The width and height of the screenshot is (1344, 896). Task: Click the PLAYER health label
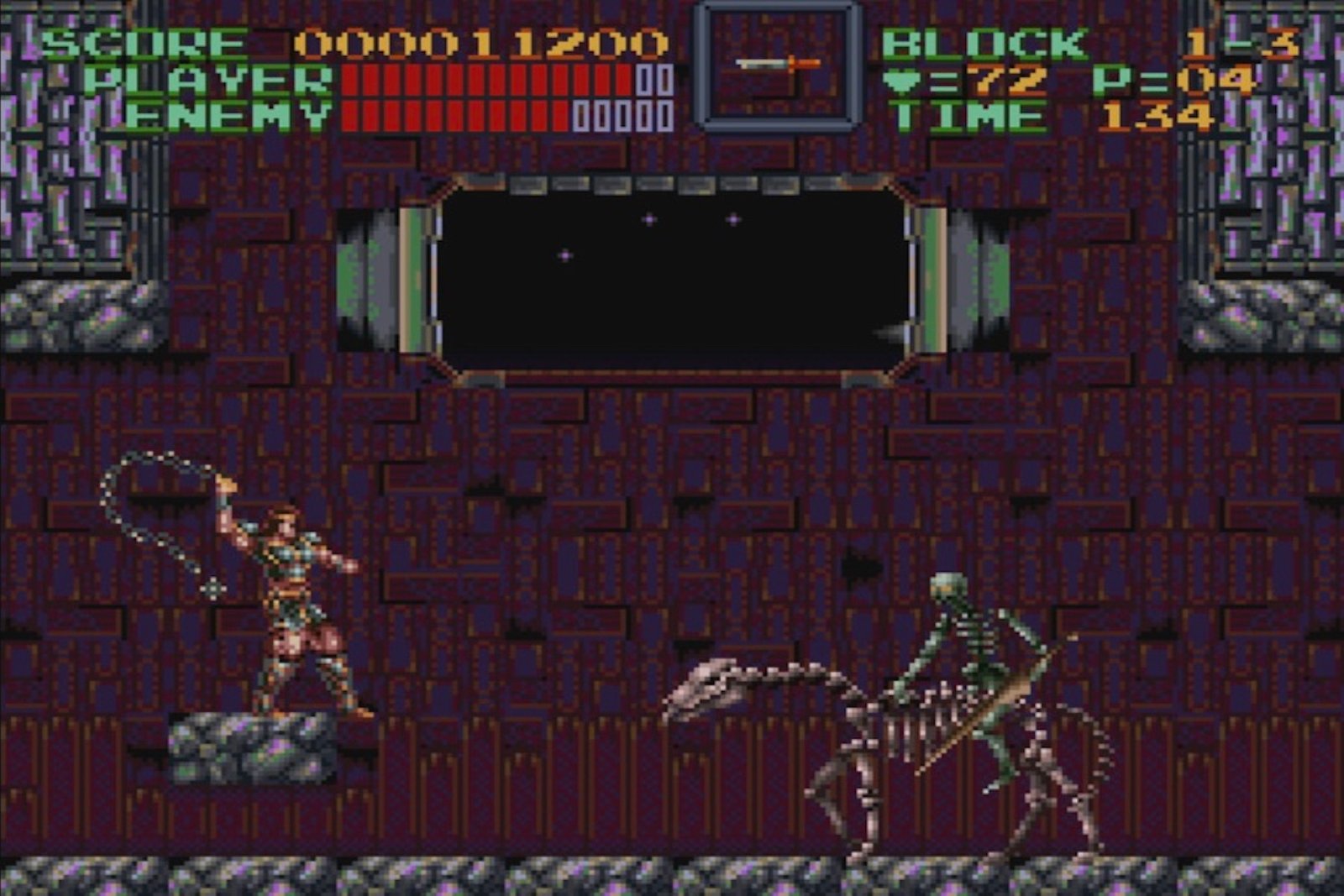tap(206, 77)
